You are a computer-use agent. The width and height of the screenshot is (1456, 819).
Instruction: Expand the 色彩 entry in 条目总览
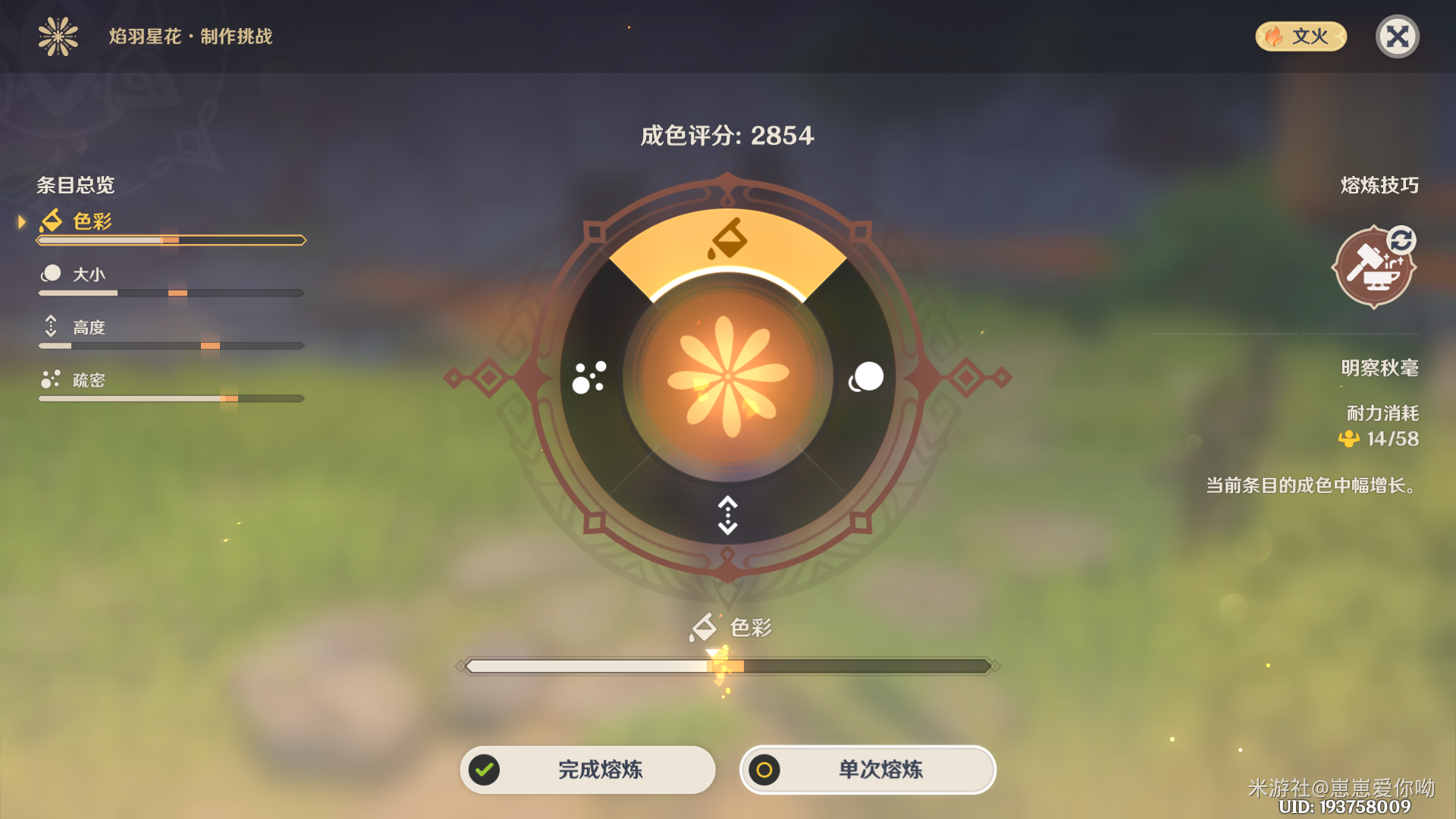click(91, 221)
